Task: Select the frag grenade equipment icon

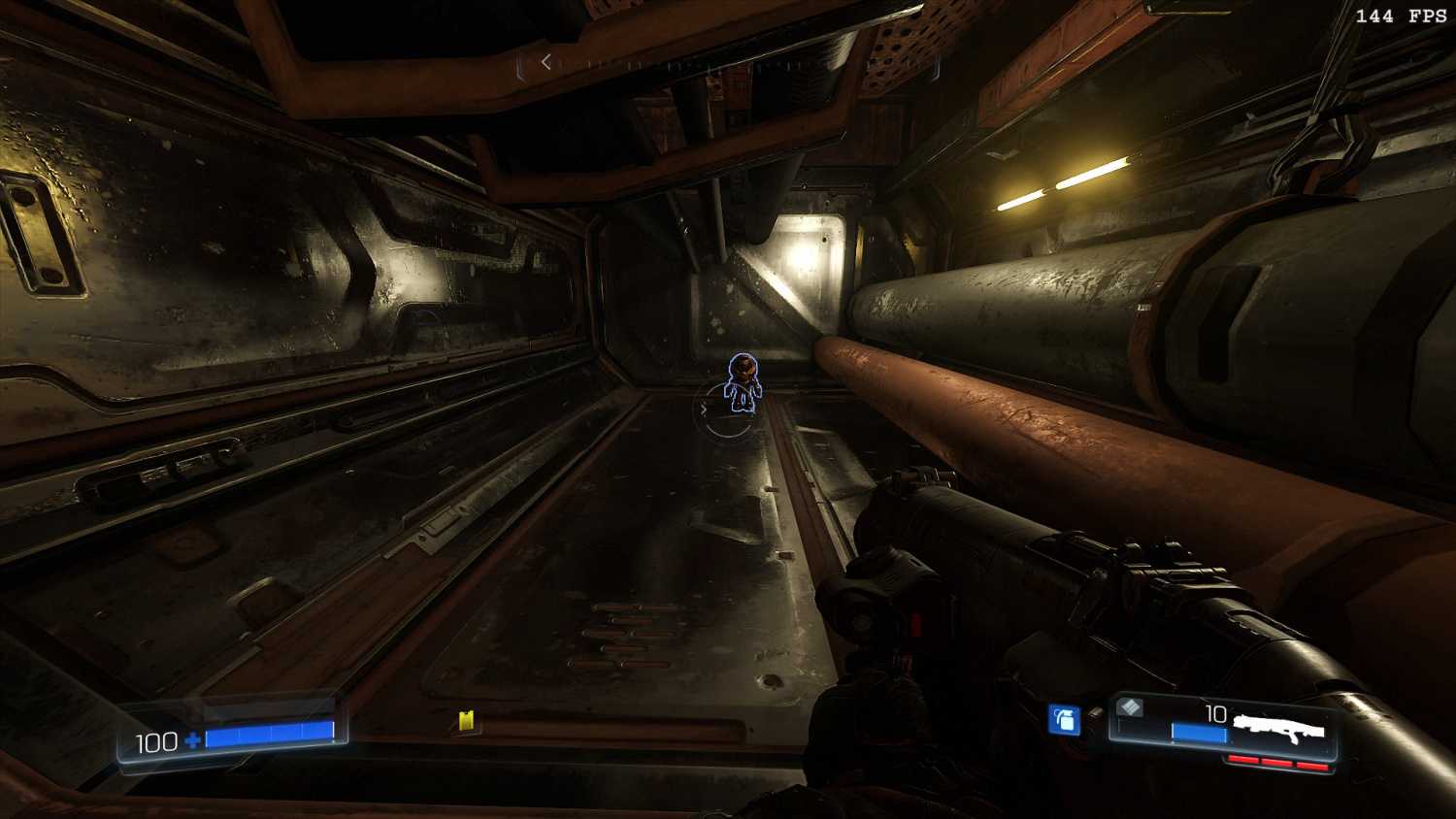Action: click(1065, 720)
